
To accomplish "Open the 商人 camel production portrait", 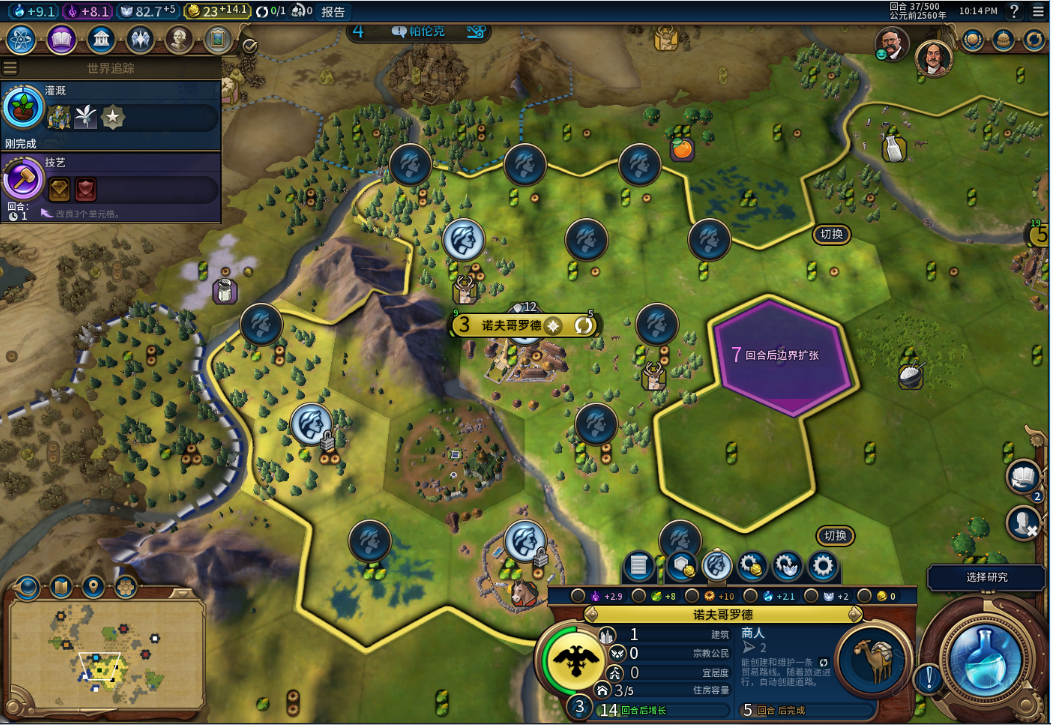I will [872, 660].
